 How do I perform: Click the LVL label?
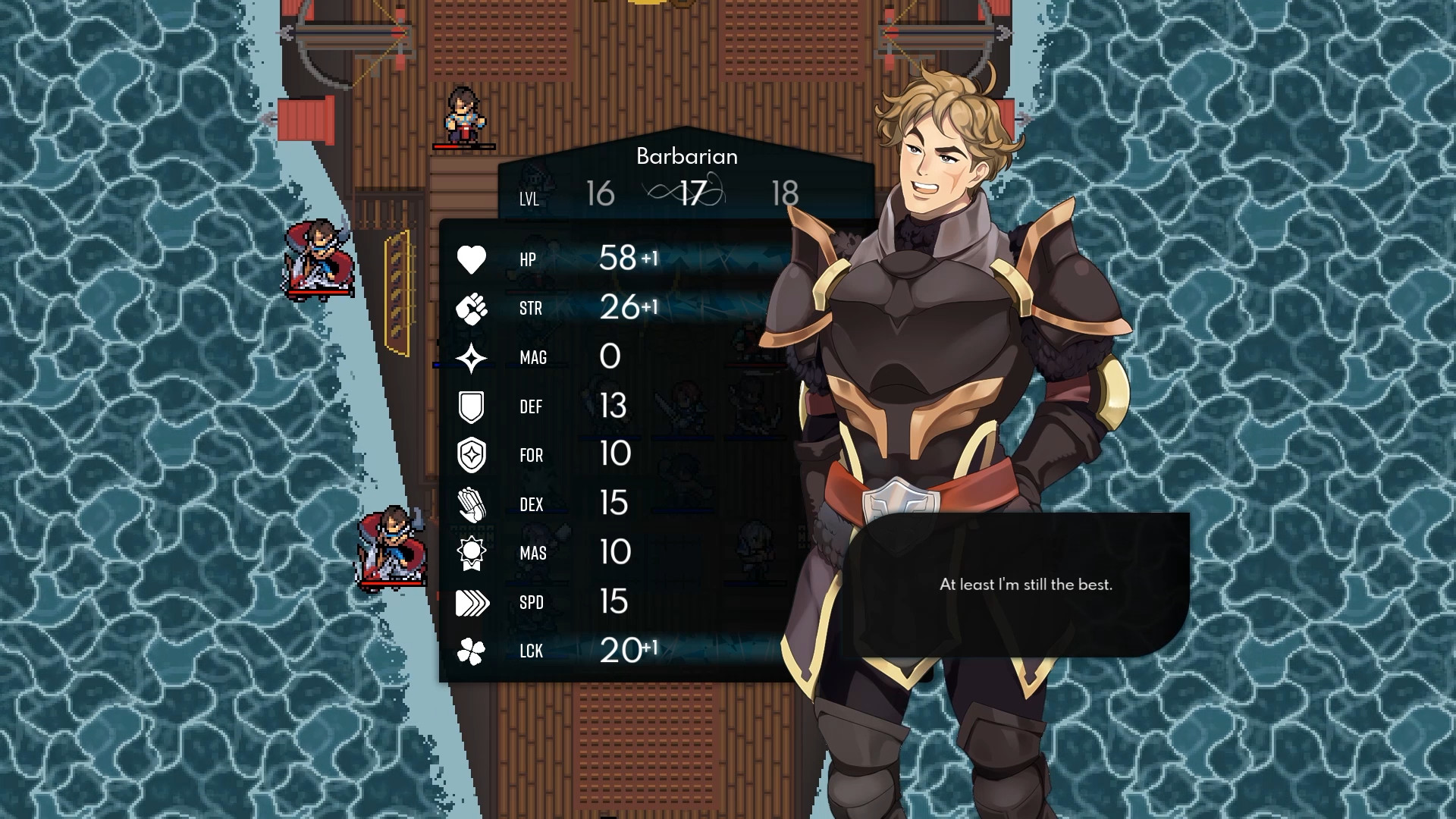click(x=529, y=199)
